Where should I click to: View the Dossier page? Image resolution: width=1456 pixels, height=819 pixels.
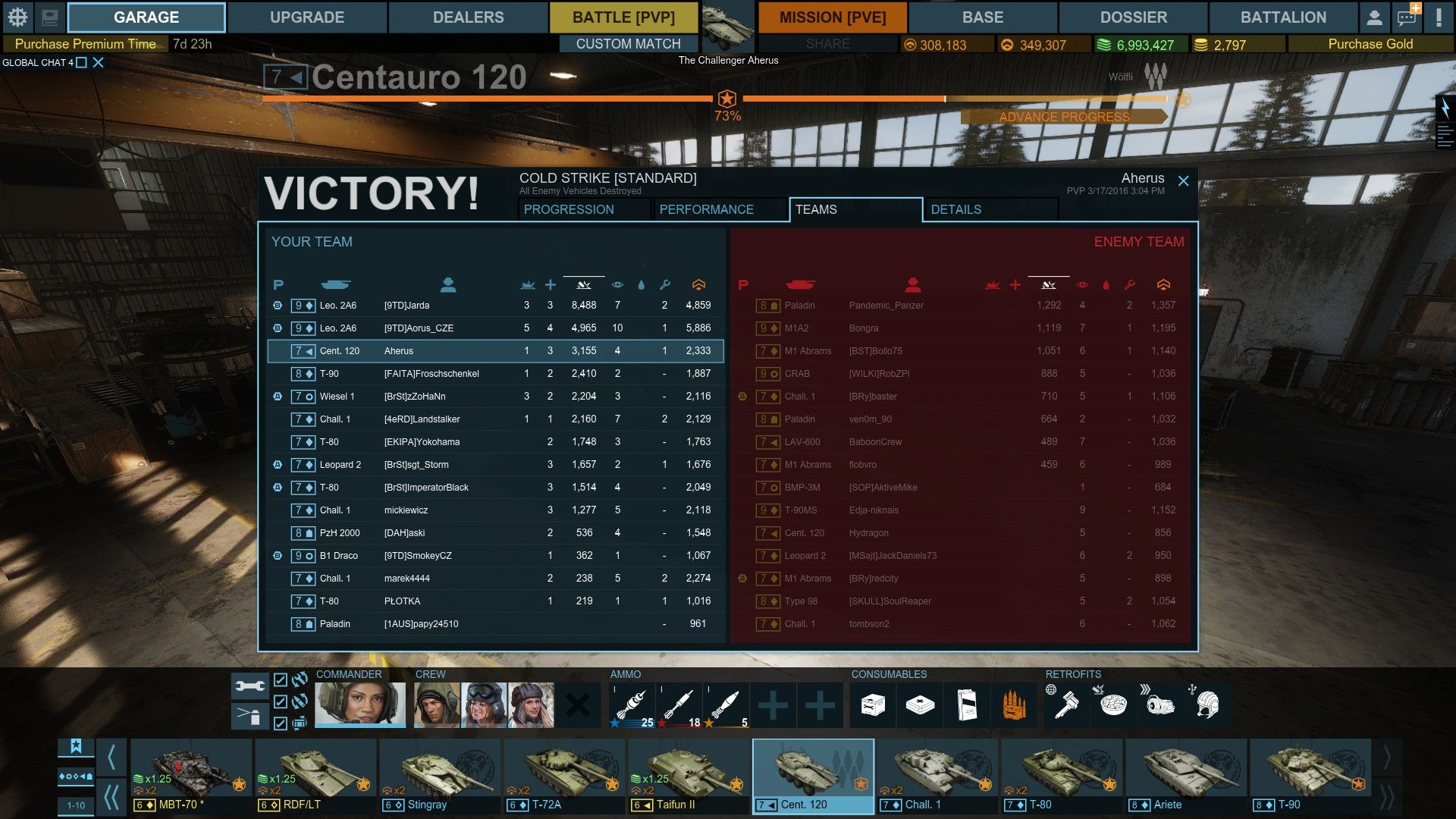(1133, 17)
